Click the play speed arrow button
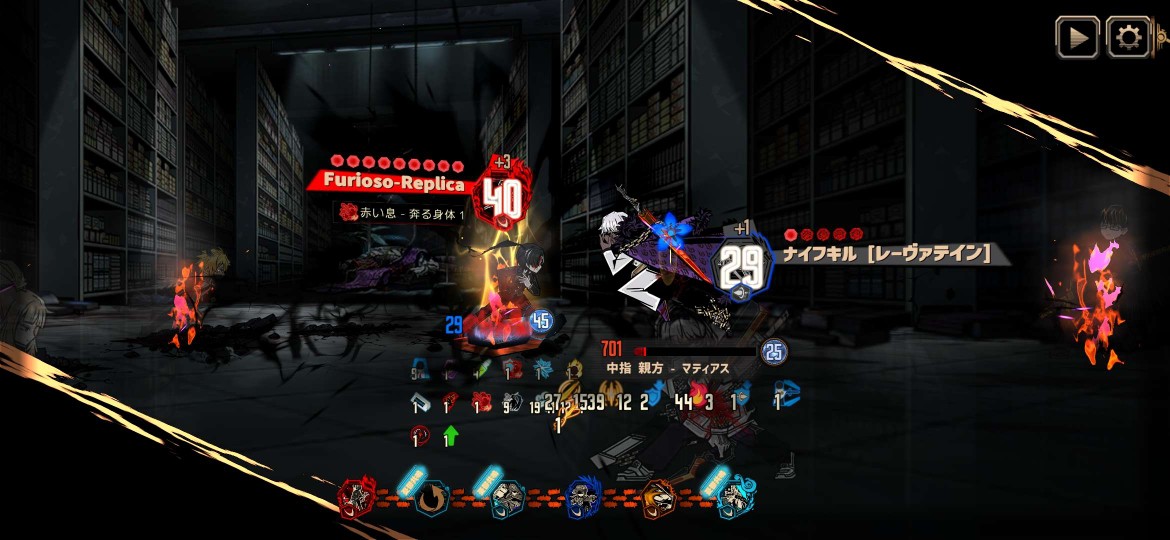Screen dimensions: 1170x540 (1077, 38)
